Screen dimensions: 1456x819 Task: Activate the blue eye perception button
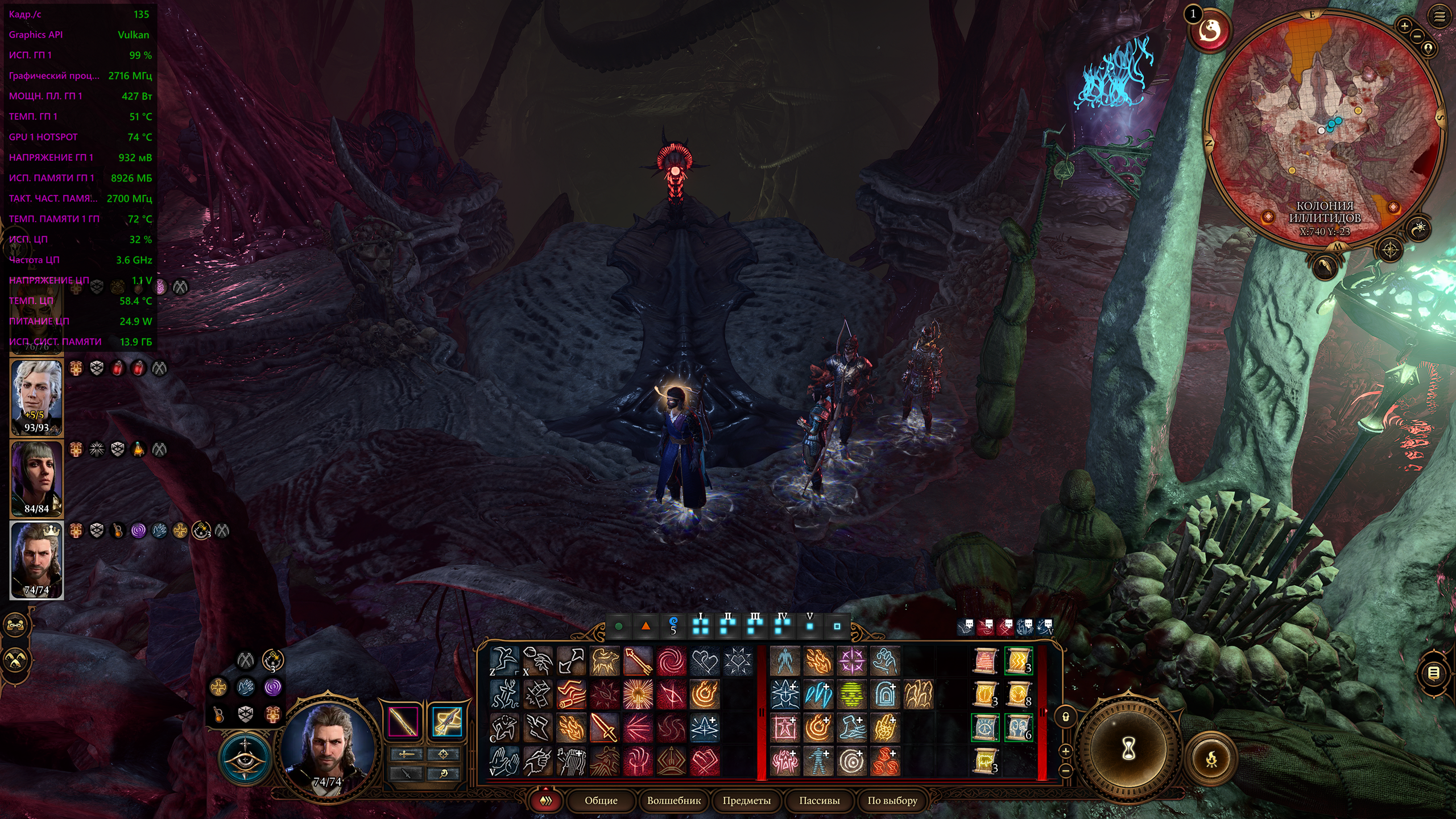(245, 757)
